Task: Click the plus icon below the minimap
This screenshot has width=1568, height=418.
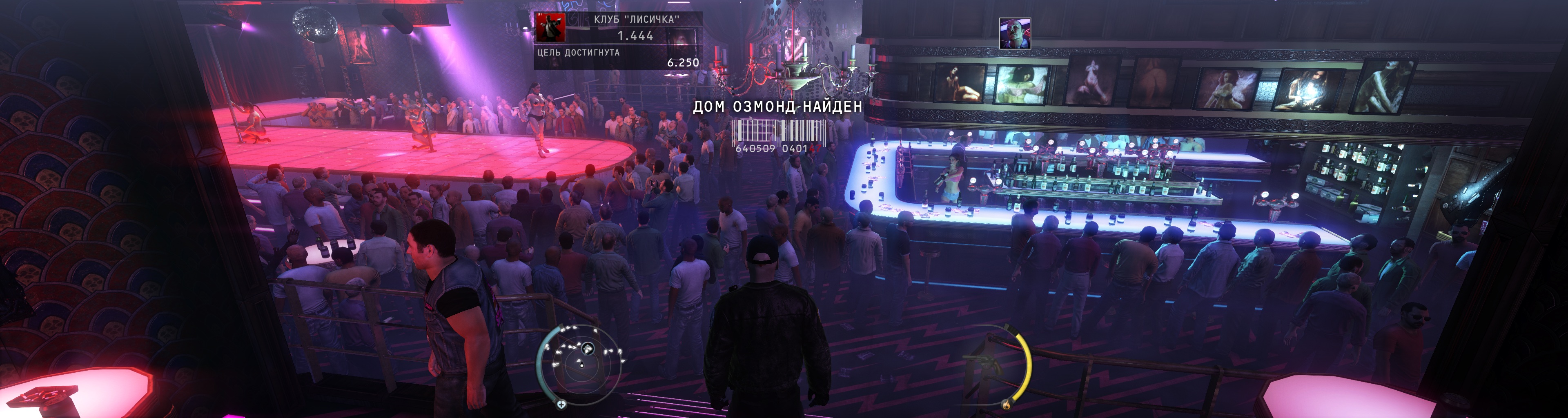Action: (561, 404)
